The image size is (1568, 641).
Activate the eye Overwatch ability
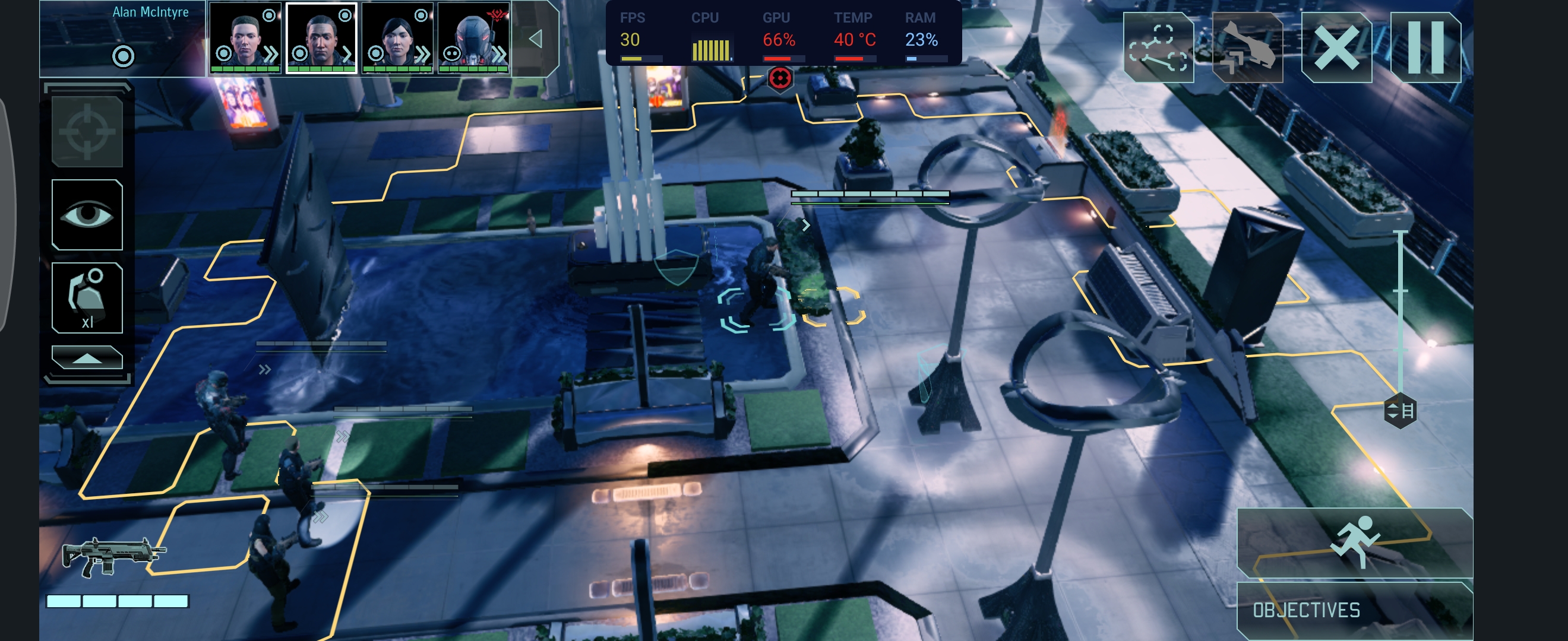click(x=87, y=215)
